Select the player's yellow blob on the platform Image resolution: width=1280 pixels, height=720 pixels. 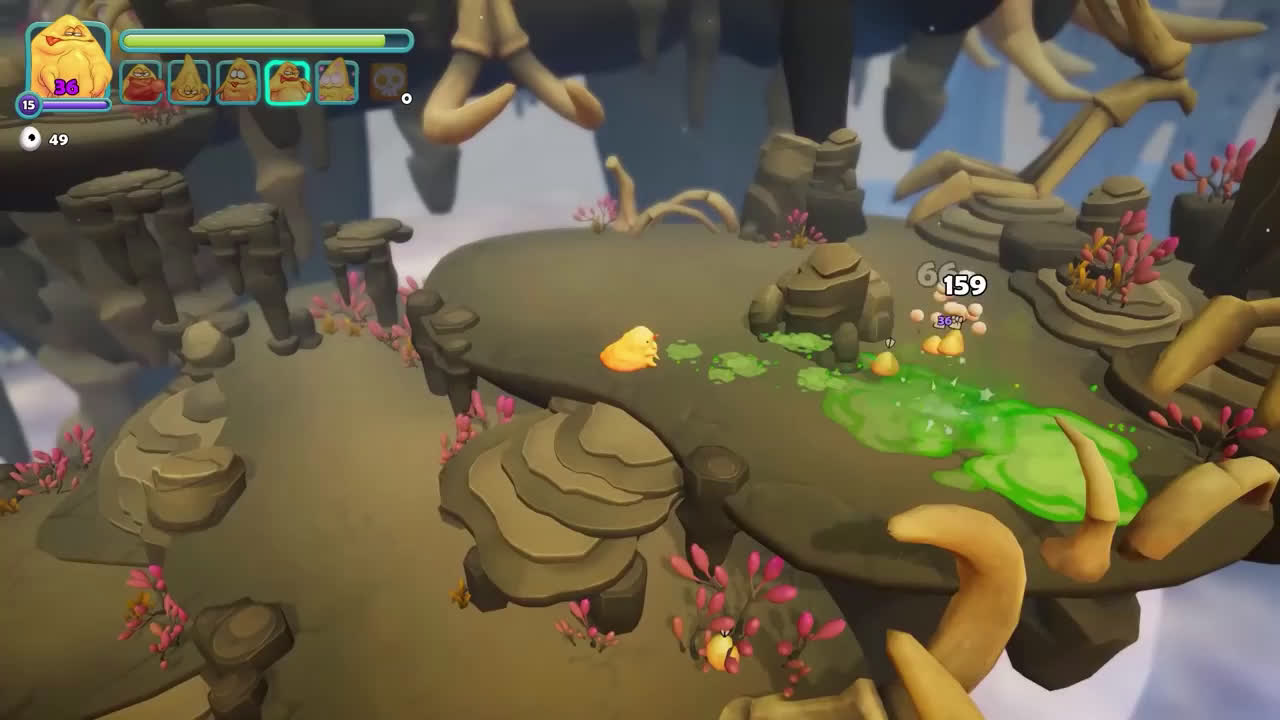coord(630,348)
